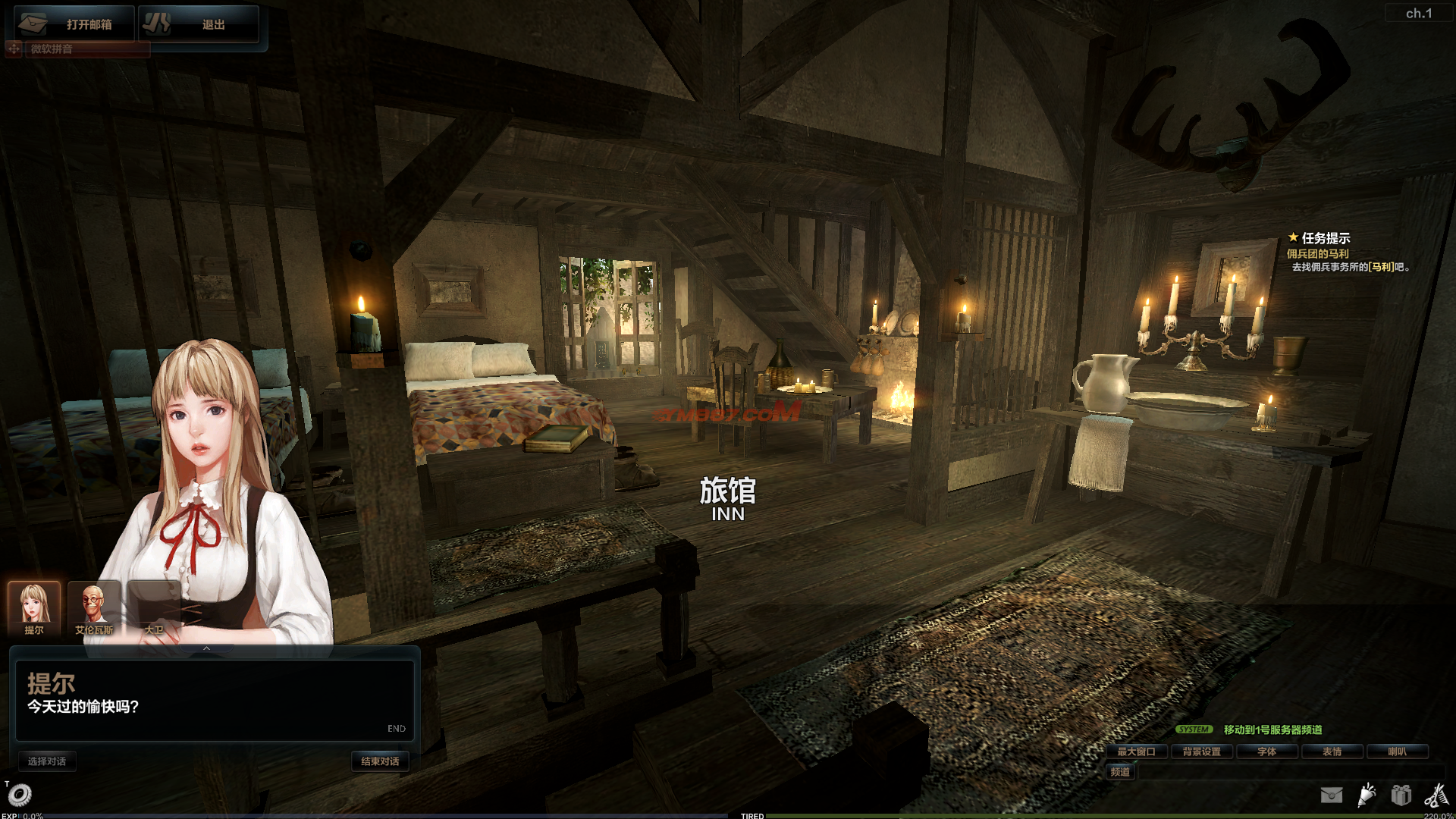Open the envelope mail icon
The width and height of the screenshot is (1456, 819).
point(1332,795)
